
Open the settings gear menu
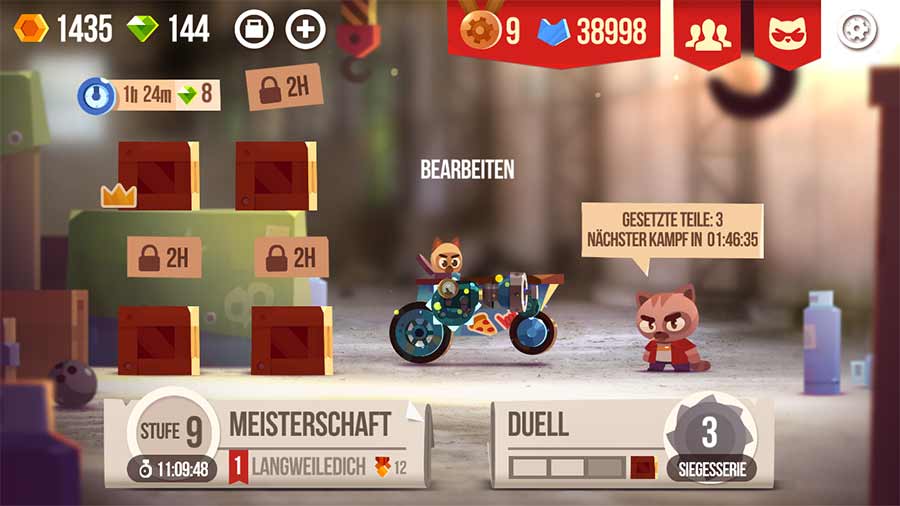click(x=857, y=30)
